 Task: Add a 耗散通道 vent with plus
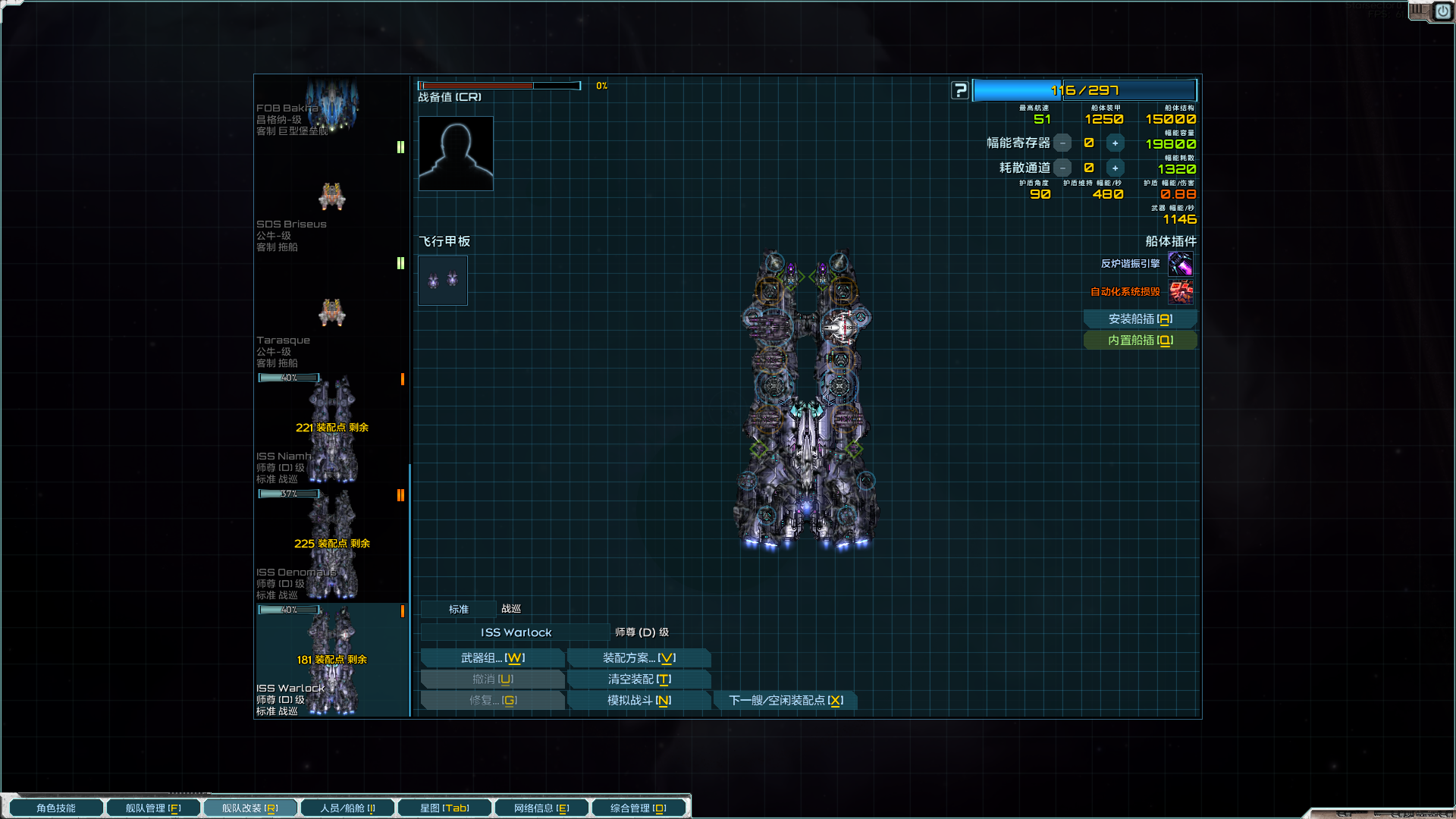[1115, 168]
